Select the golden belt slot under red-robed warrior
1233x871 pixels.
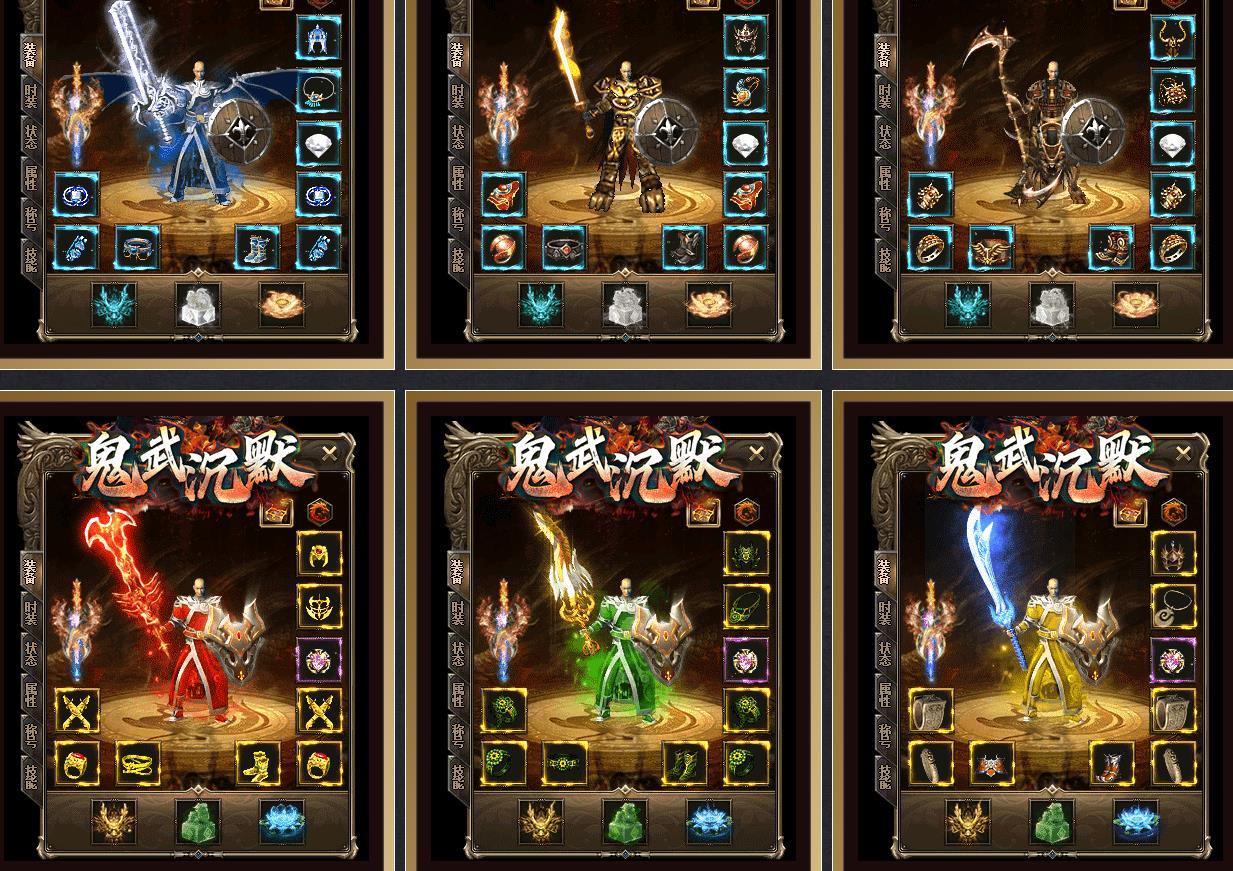pos(138,764)
